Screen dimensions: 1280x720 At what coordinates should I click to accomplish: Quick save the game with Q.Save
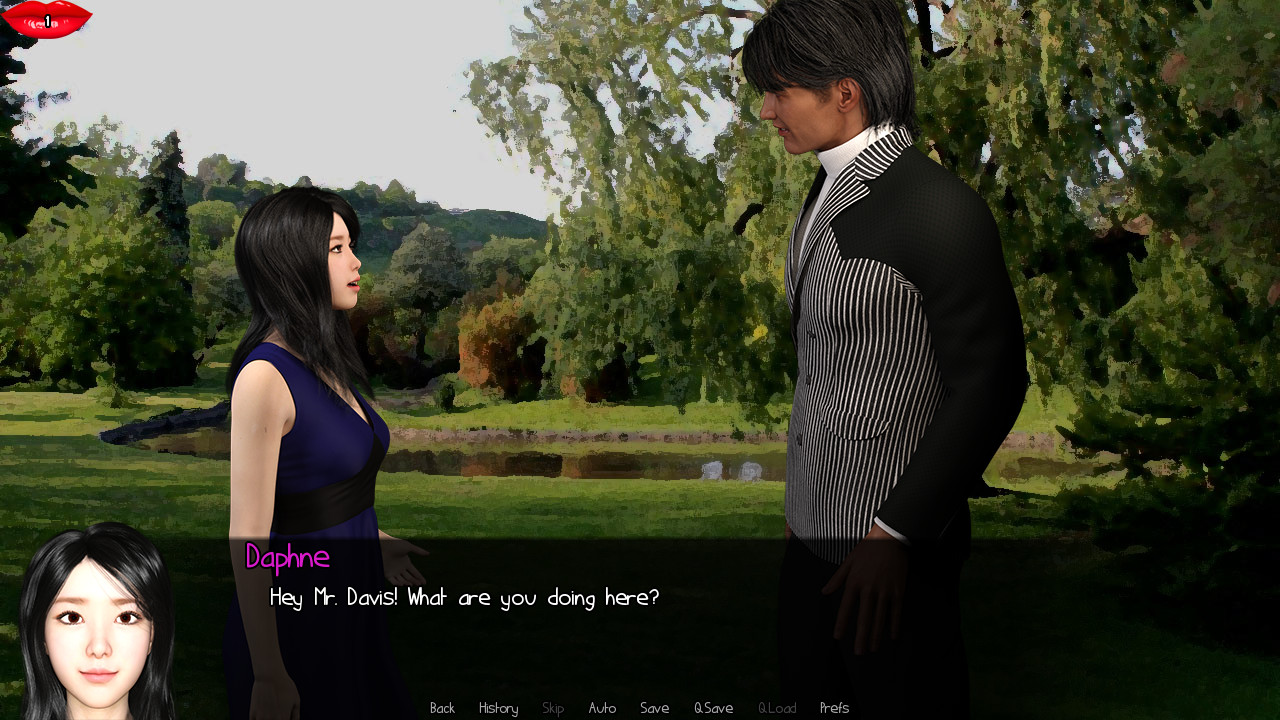[713, 707]
